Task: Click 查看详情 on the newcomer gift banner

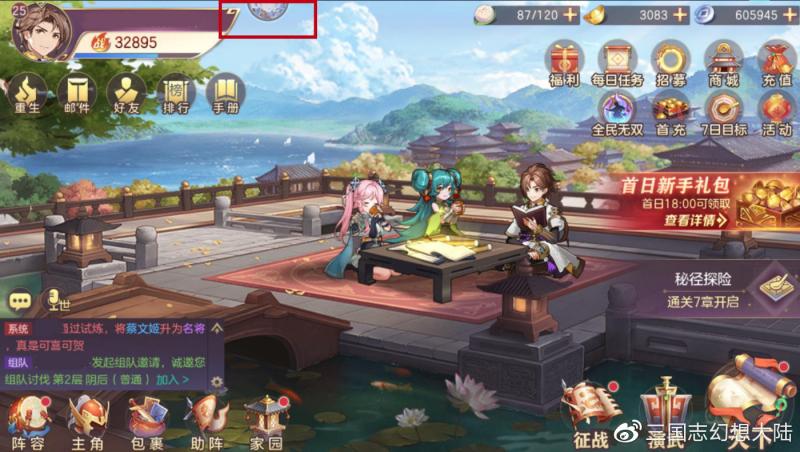Action: coord(696,220)
